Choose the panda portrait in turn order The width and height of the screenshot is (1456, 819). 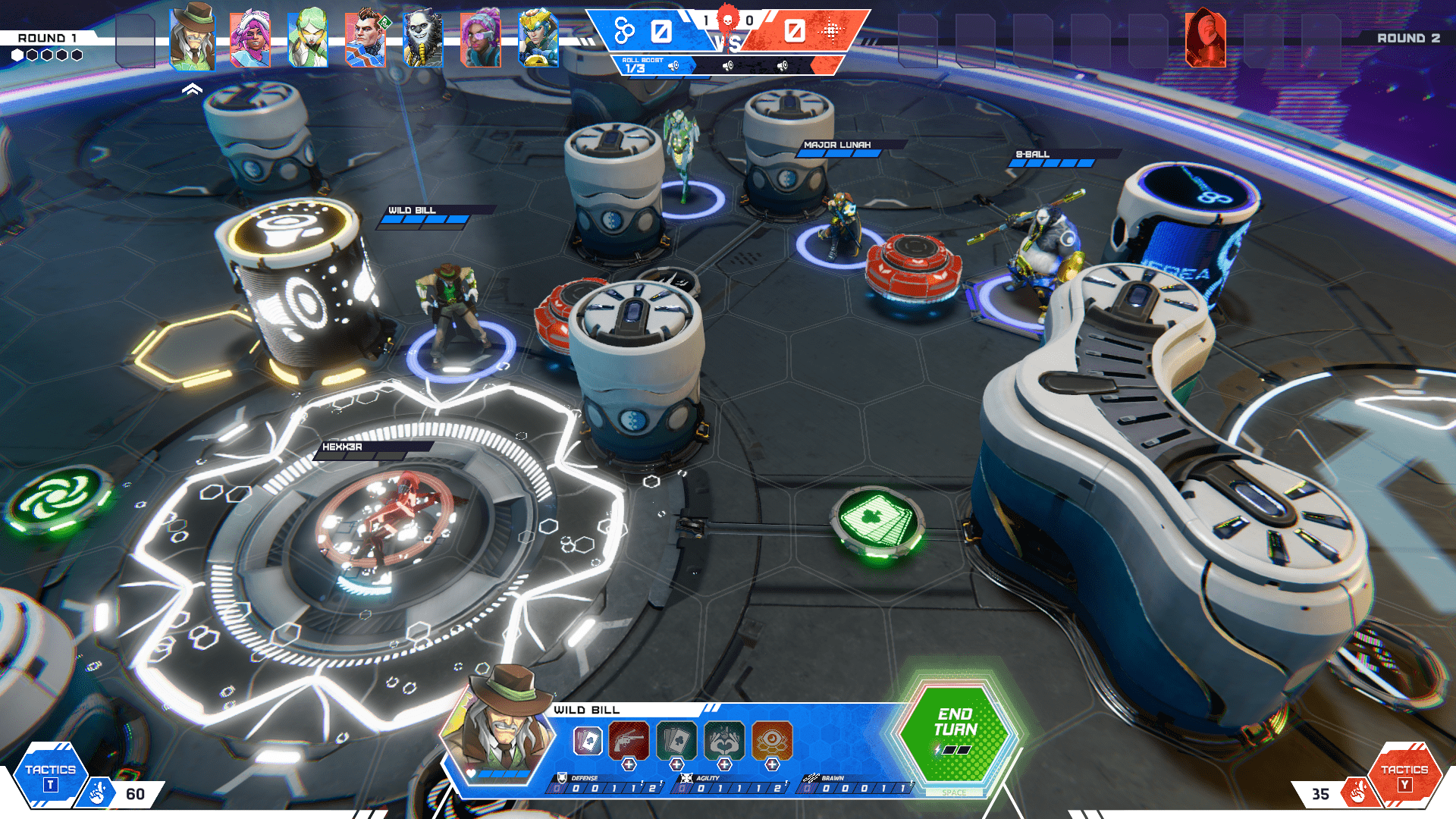click(423, 39)
